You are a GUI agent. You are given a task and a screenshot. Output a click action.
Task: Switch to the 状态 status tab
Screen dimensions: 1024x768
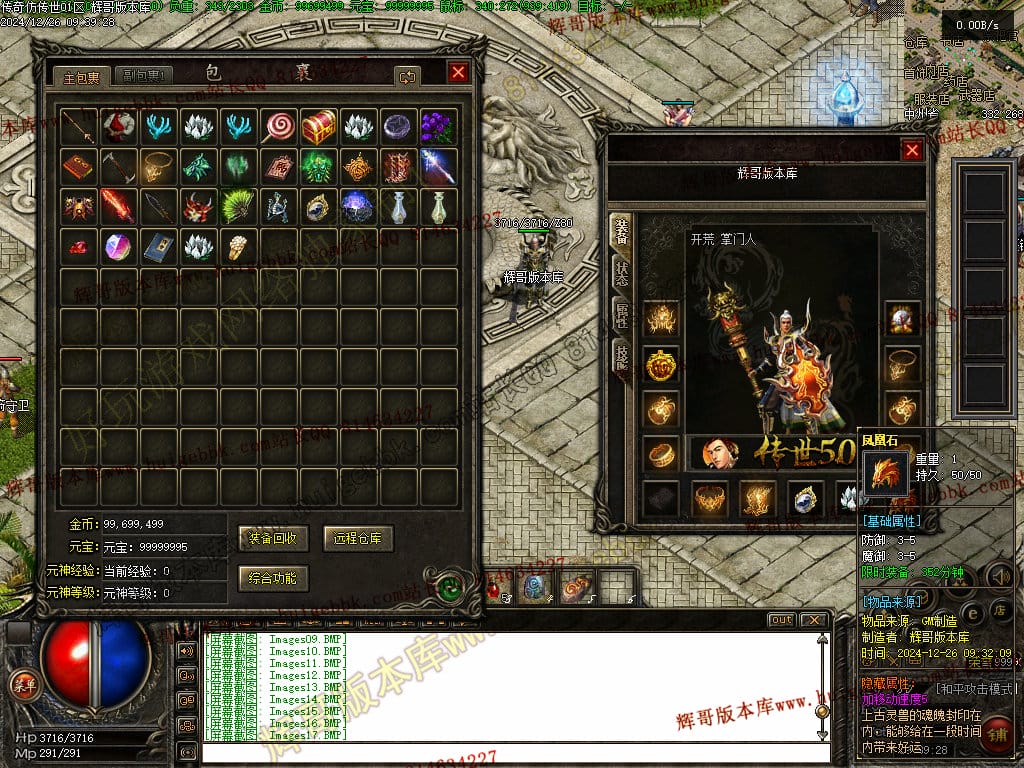(x=621, y=272)
